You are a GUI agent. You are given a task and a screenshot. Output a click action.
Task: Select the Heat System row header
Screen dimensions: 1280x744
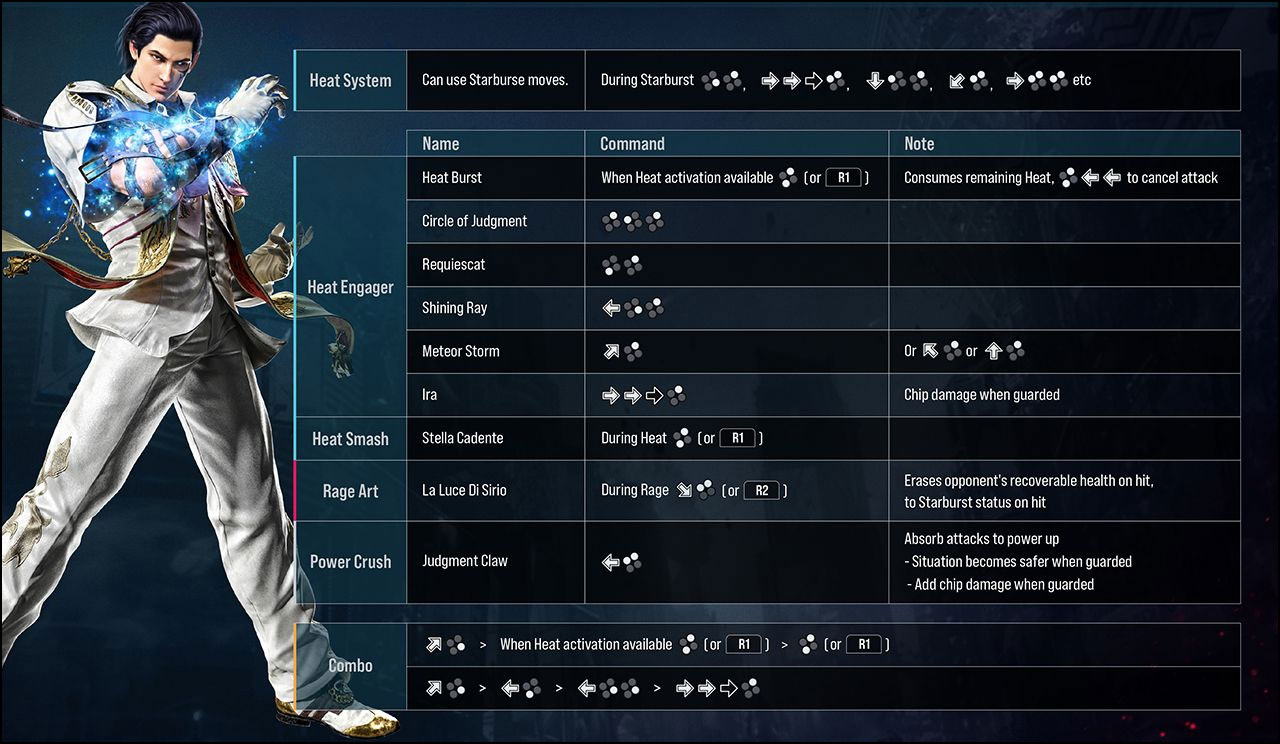point(350,80)
